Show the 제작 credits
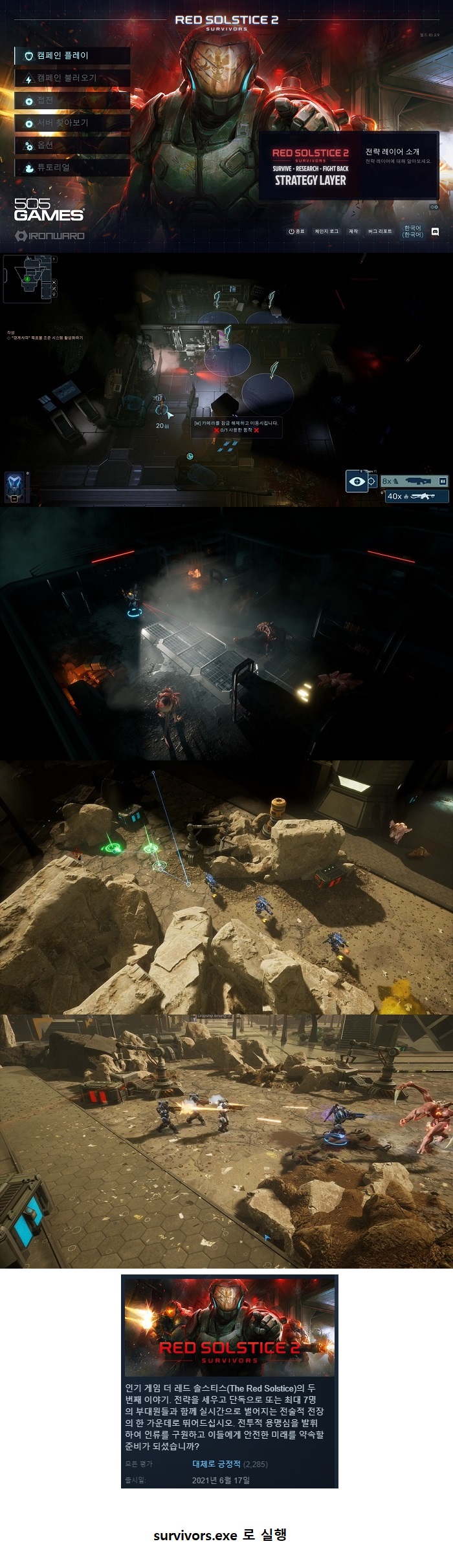This screenshot has height=1568, width=453. coord(353,231)
